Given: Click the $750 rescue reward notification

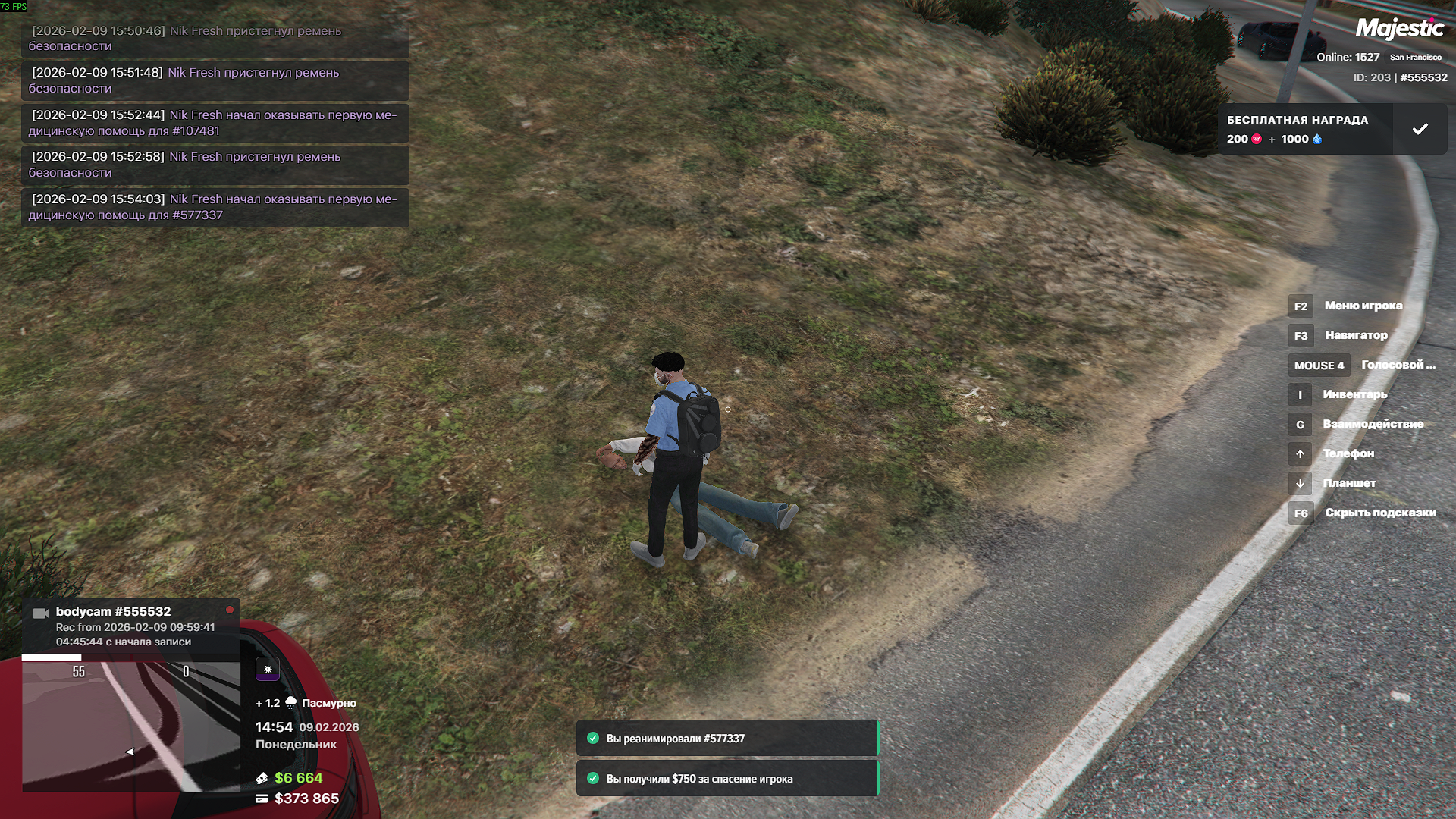Looking at the screenshot, I should 726,779.
